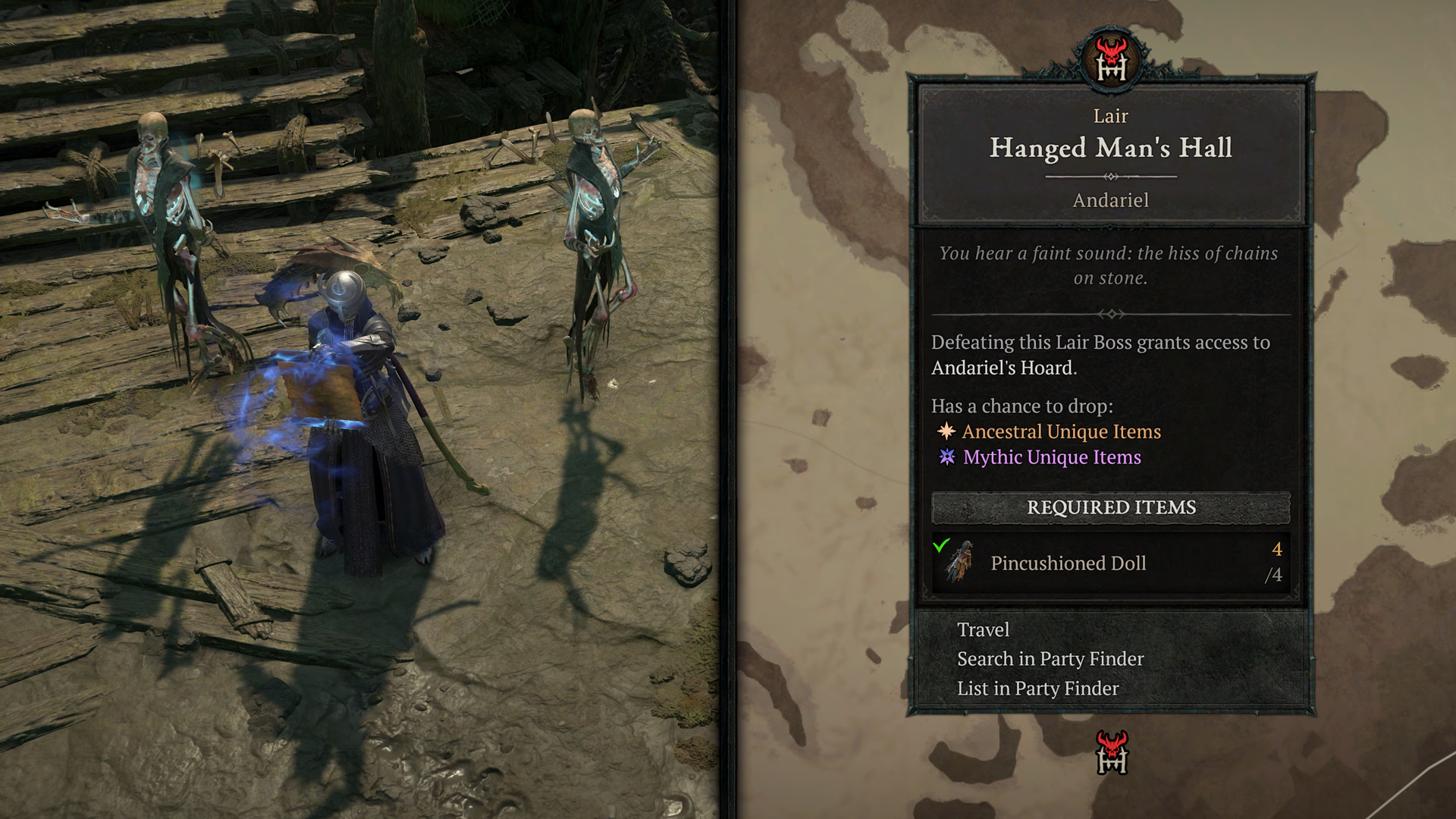This screenshot has height=819, width=1456.
Task: Choose Travel to Hanged Man's Hall
Action: (983, 630)
